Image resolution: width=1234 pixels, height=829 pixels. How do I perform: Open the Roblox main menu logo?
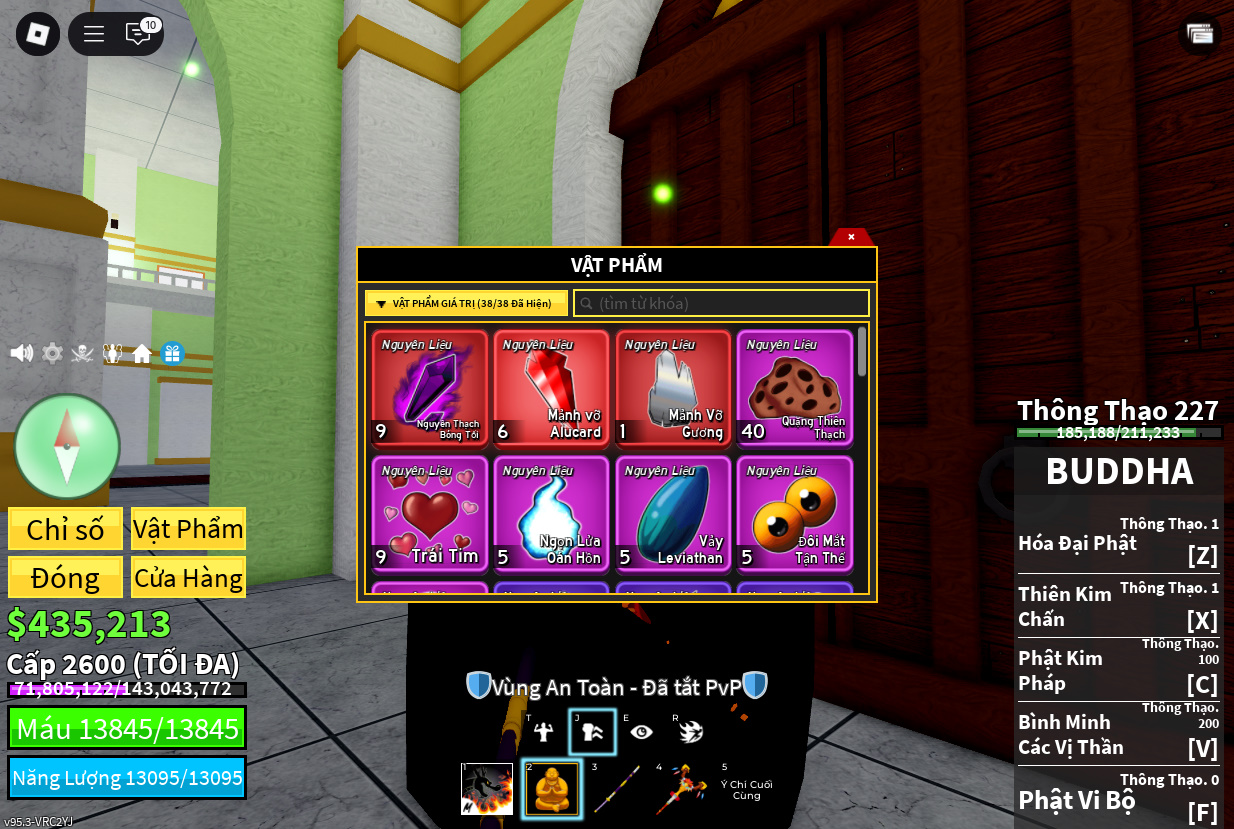(38, 34)
